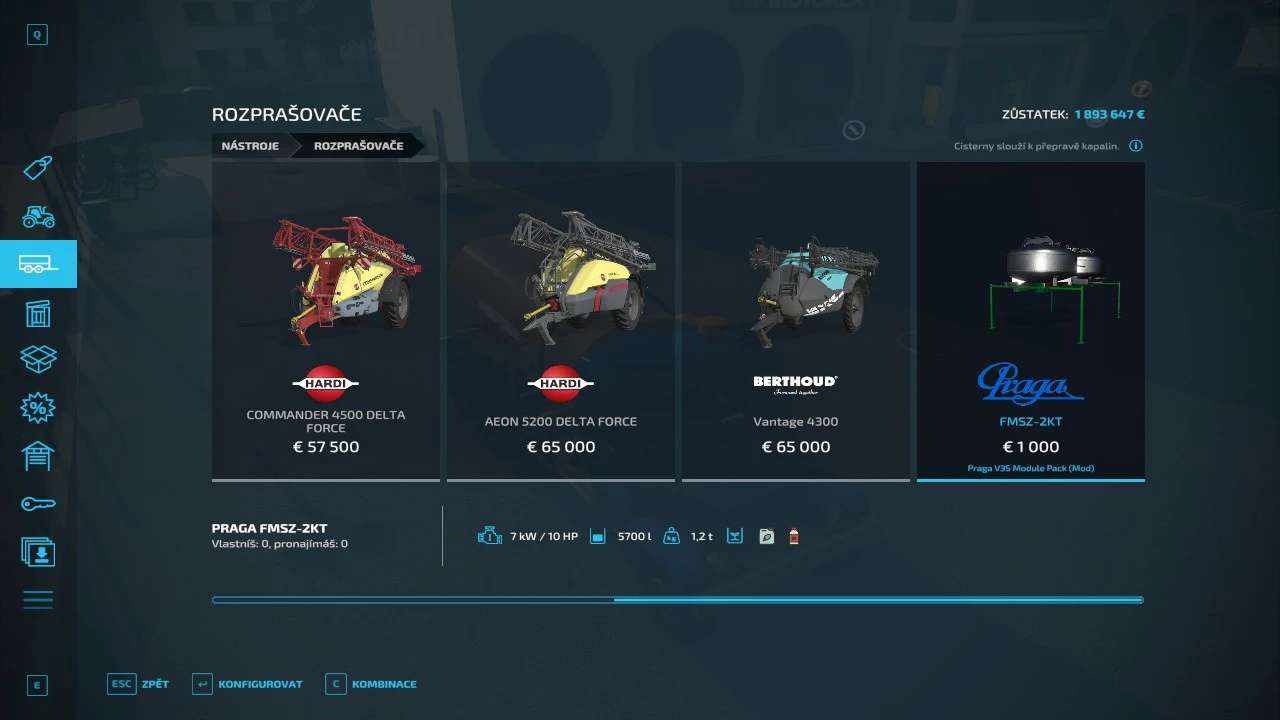Viewport: 1280px width, 720px height.
Task: Browse the open box packs category
Action: [38, 360]
